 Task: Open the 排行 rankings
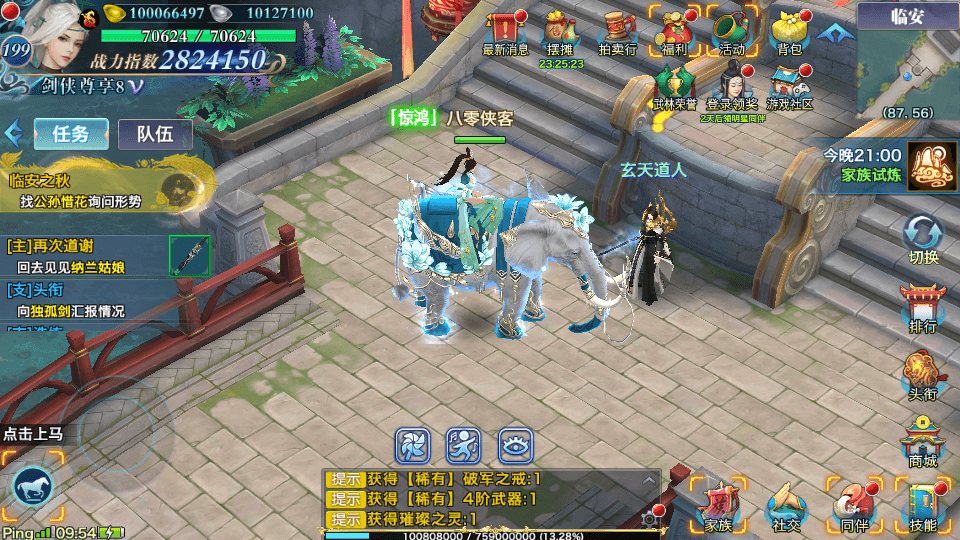coord(923,307)
